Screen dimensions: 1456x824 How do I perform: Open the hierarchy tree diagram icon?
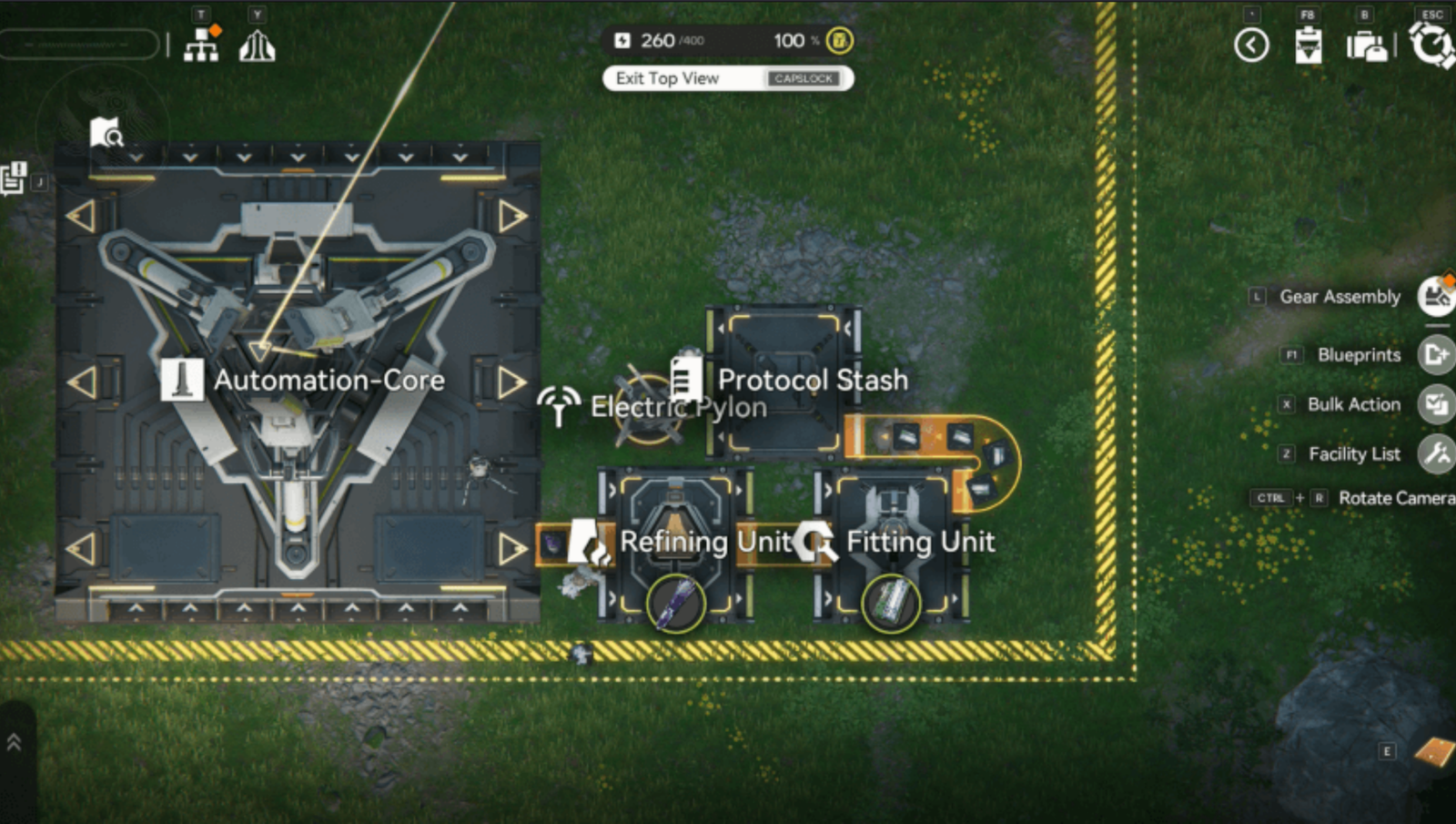pyautogui.click(x=201, y=44)
